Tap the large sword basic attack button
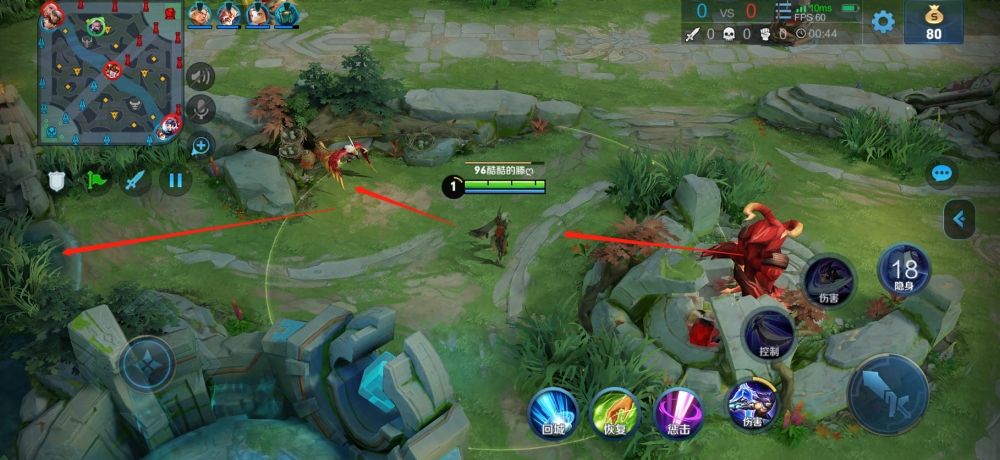Viewport: 1000px width, 460px height. click(888, 394)
